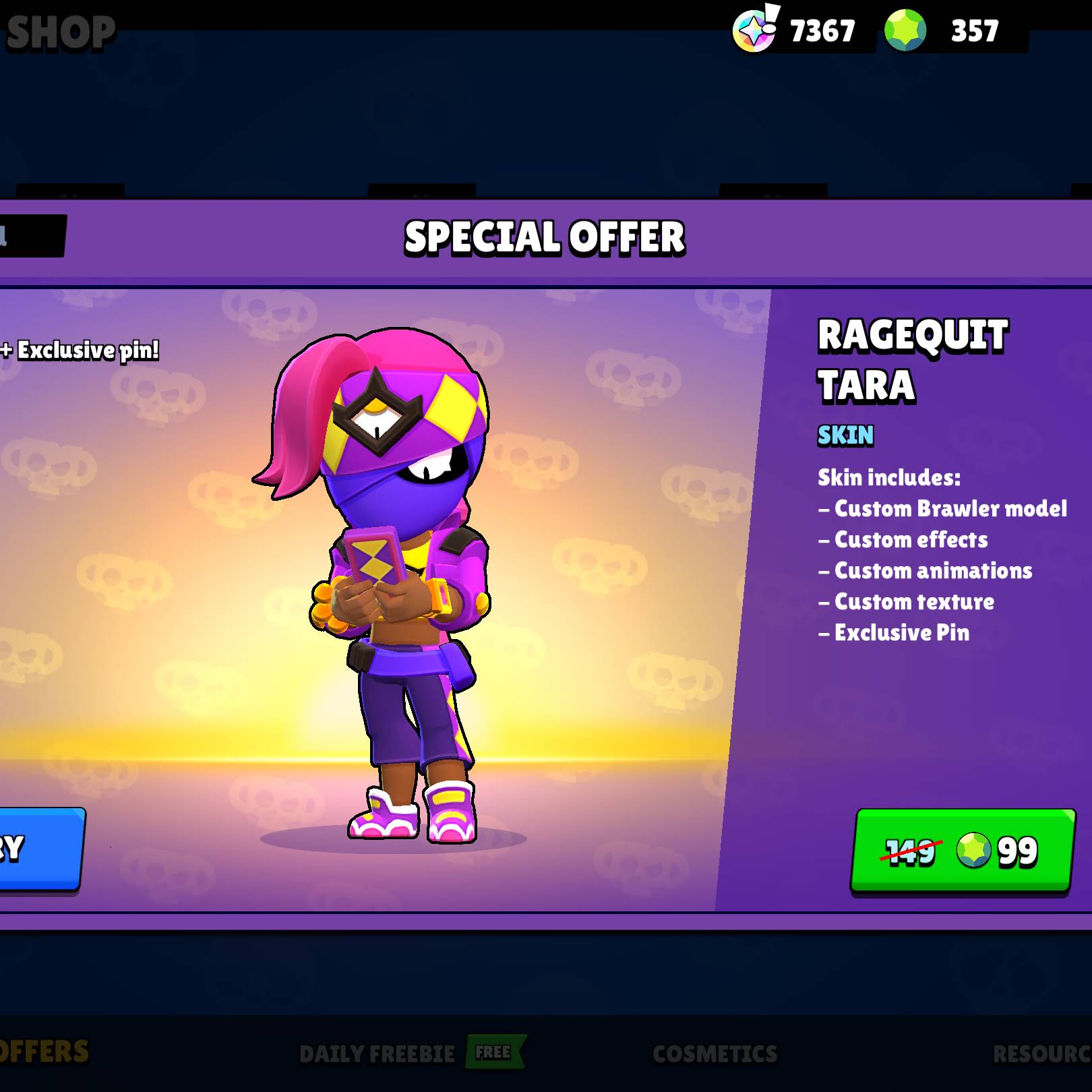
Task: Go to the Offers tab
Action: (x=44, y=1052)
